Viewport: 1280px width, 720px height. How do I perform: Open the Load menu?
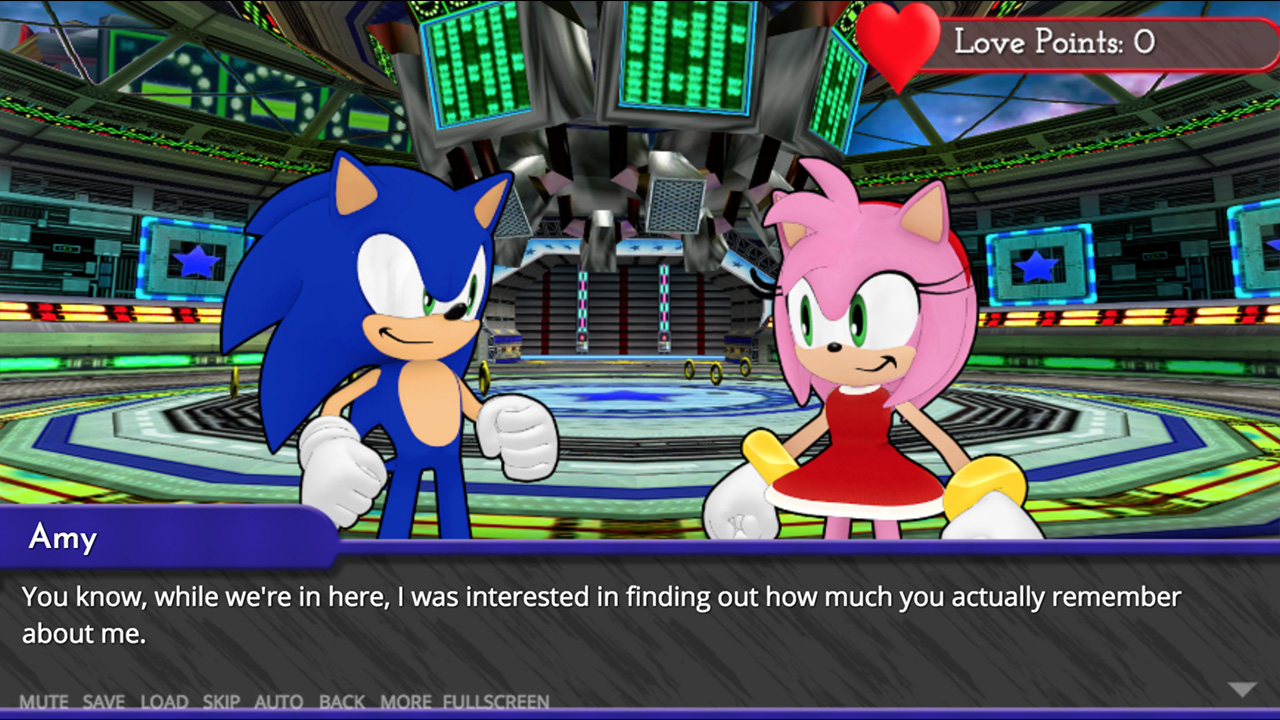(164, 702)
